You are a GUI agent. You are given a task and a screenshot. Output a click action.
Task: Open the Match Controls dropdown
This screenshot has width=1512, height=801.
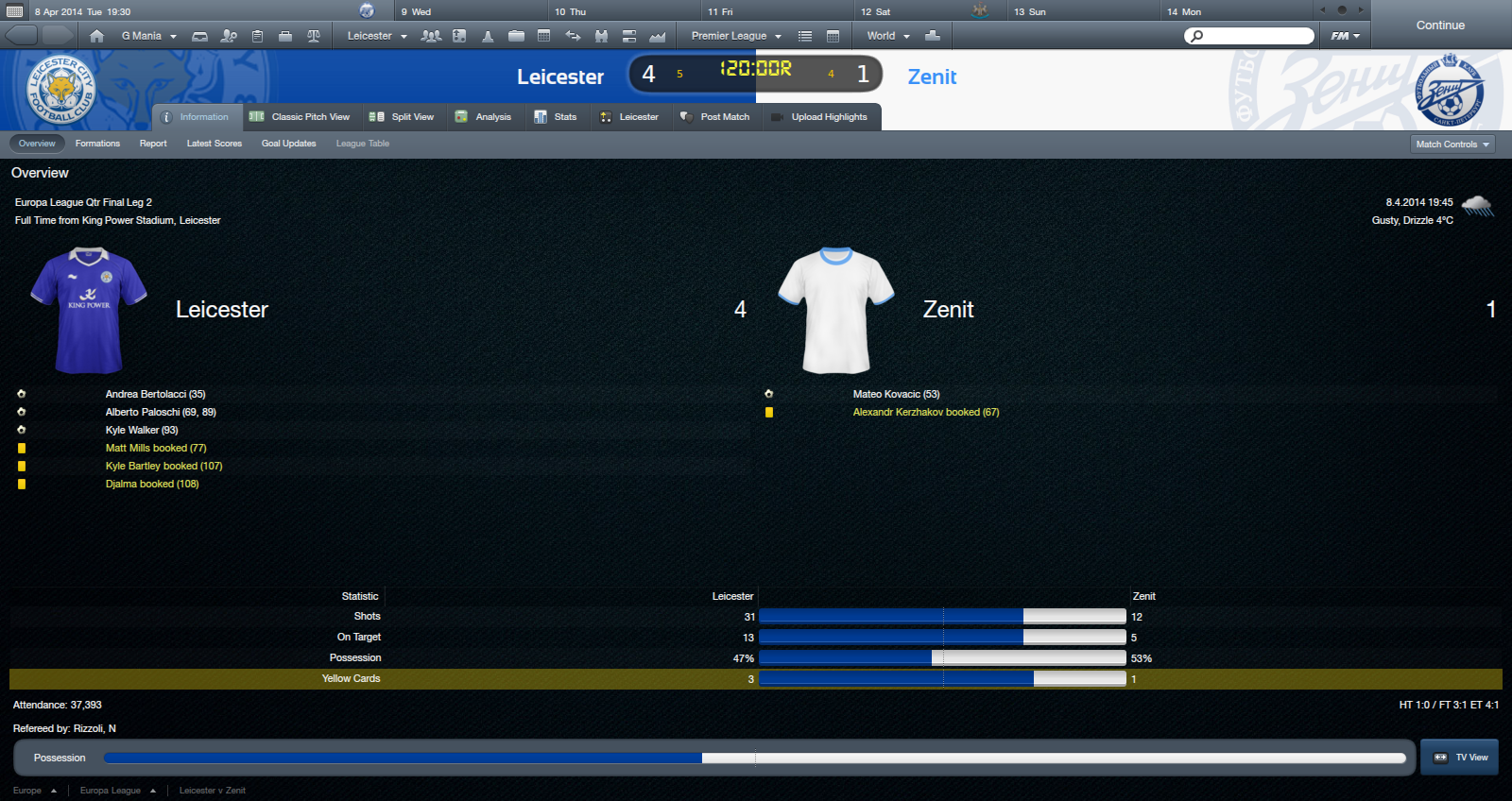(1452, 145)
